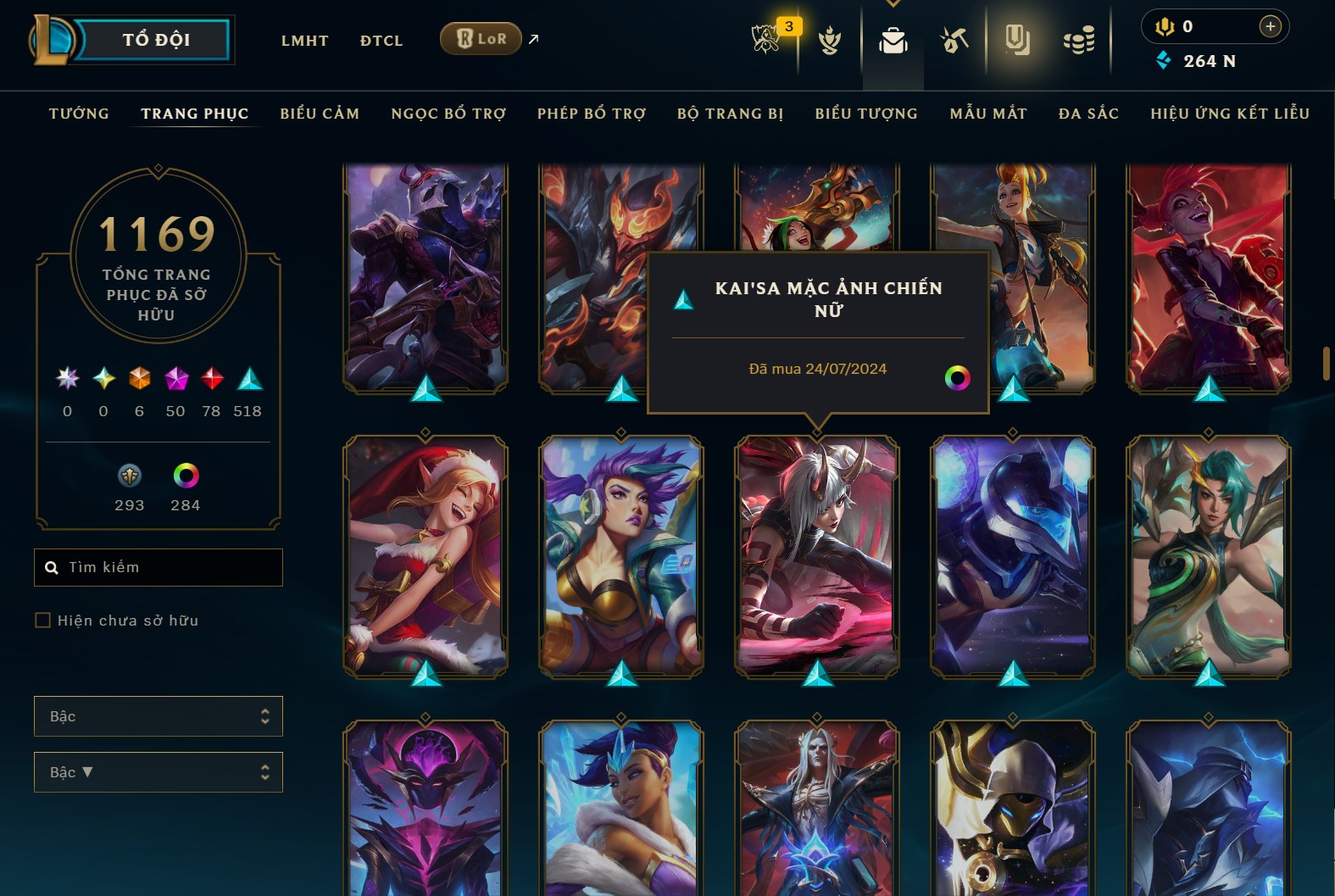Switch to the TƯỚNG tab

click(78, 113)
